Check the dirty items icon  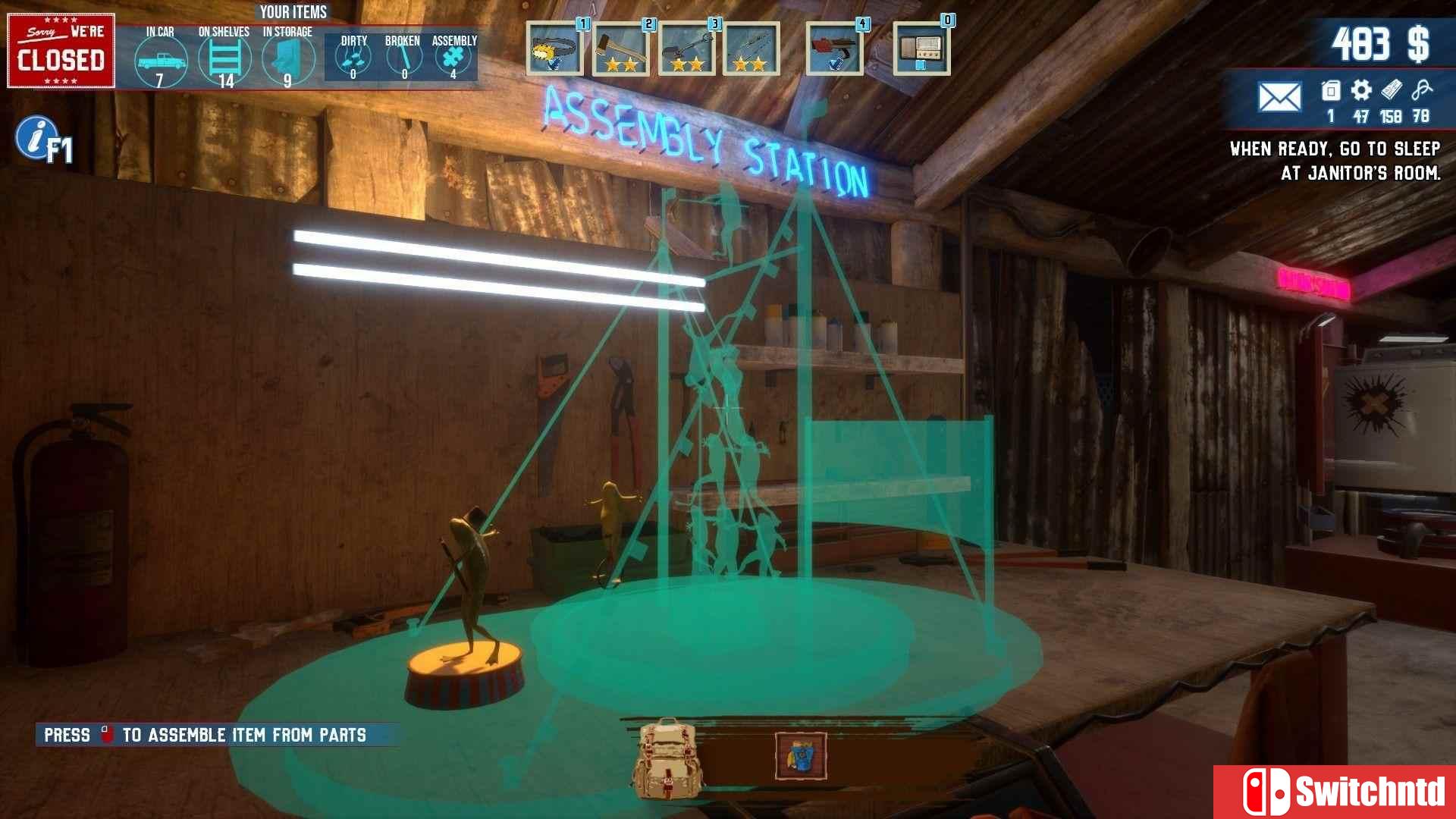(x=353, y=58)
